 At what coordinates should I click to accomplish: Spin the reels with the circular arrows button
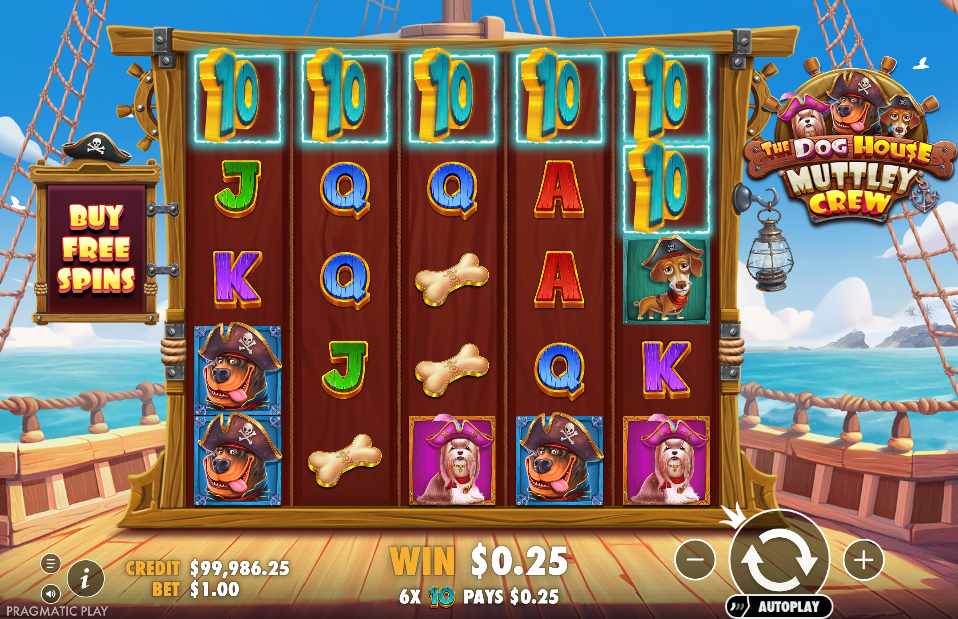[x=779, y=559]
